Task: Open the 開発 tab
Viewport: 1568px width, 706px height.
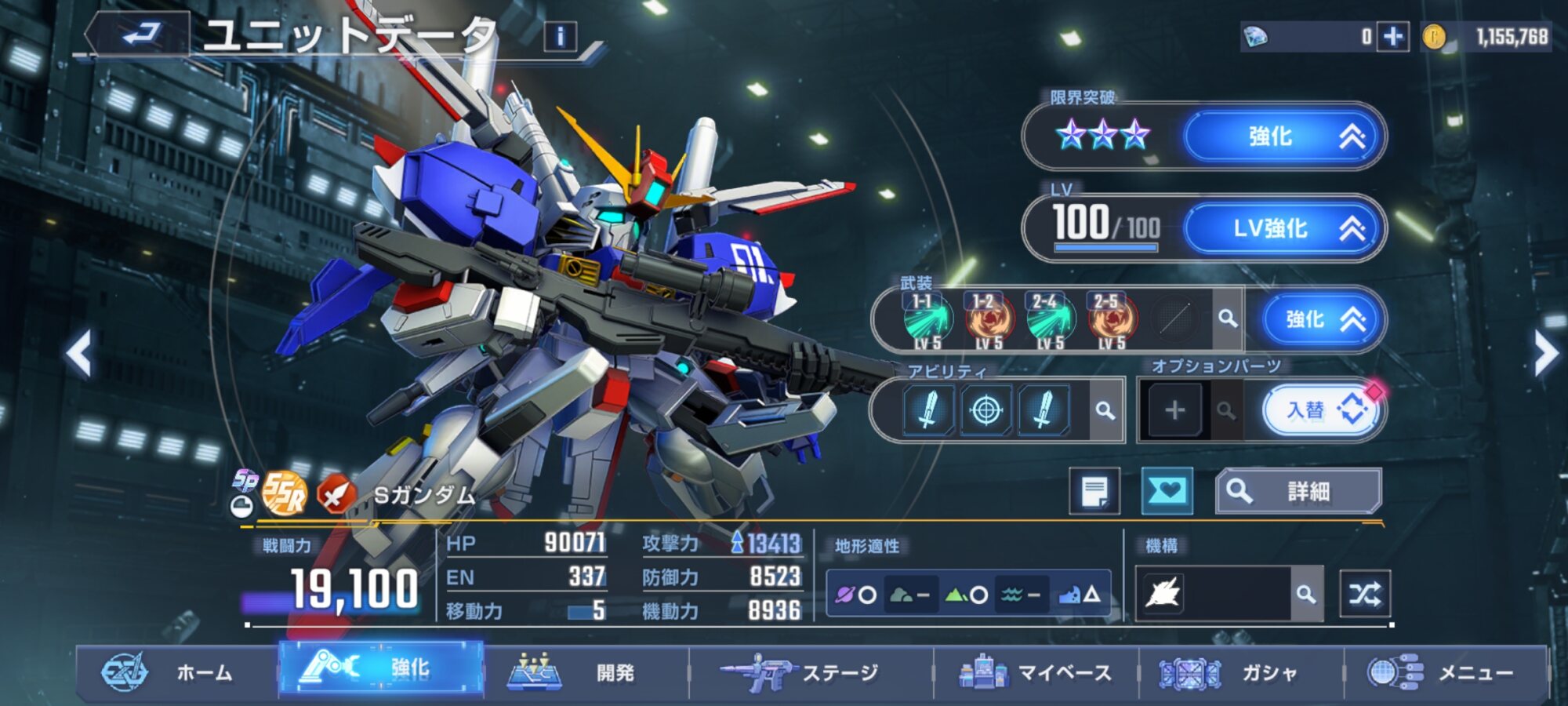Action: [x=586, y=672]
